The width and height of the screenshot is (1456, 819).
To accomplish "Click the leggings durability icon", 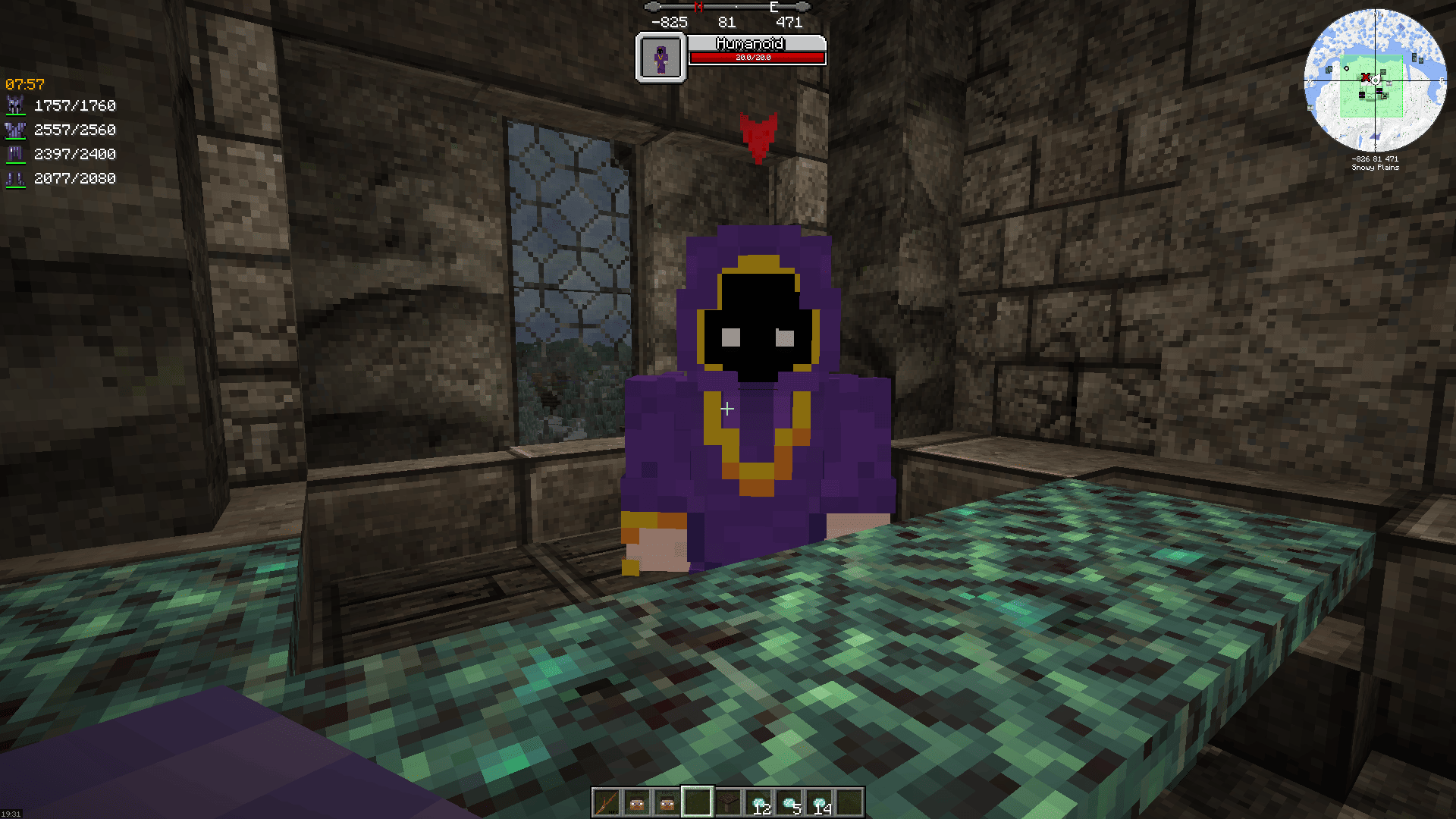I will tap(17, 154).
